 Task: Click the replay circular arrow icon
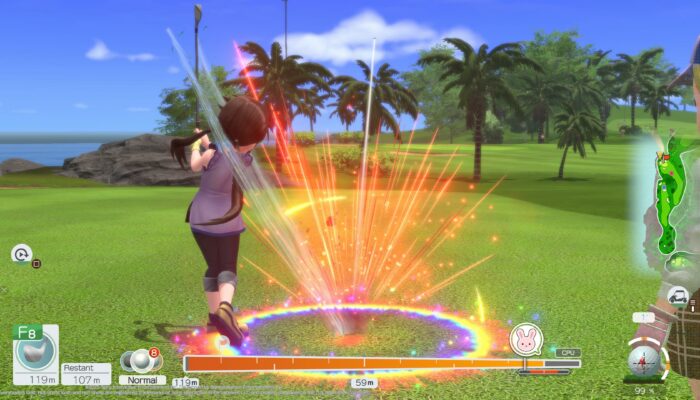click(21, 254)
